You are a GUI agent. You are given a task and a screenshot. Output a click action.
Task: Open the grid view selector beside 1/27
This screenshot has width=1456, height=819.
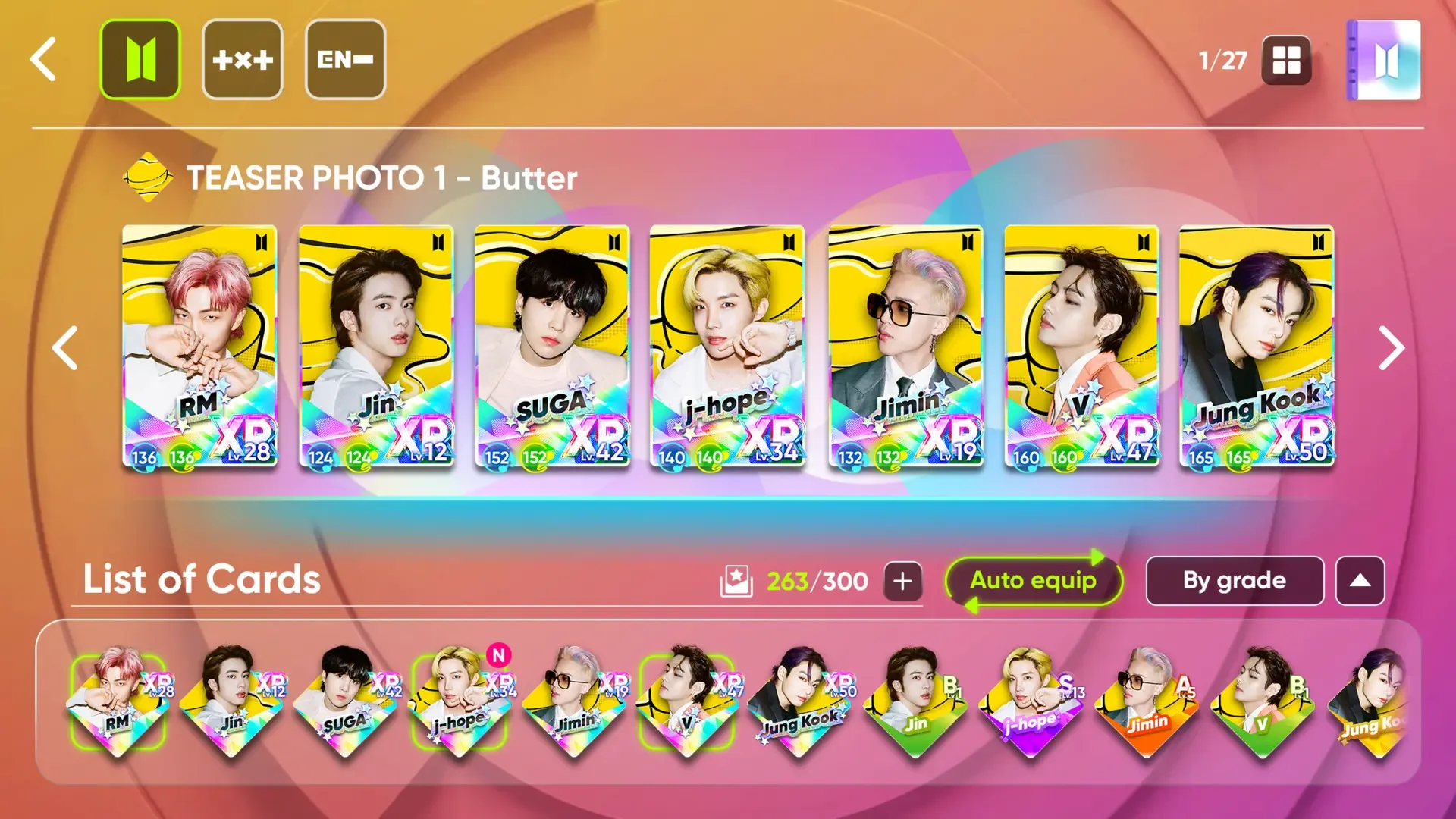pos(1287,61)
